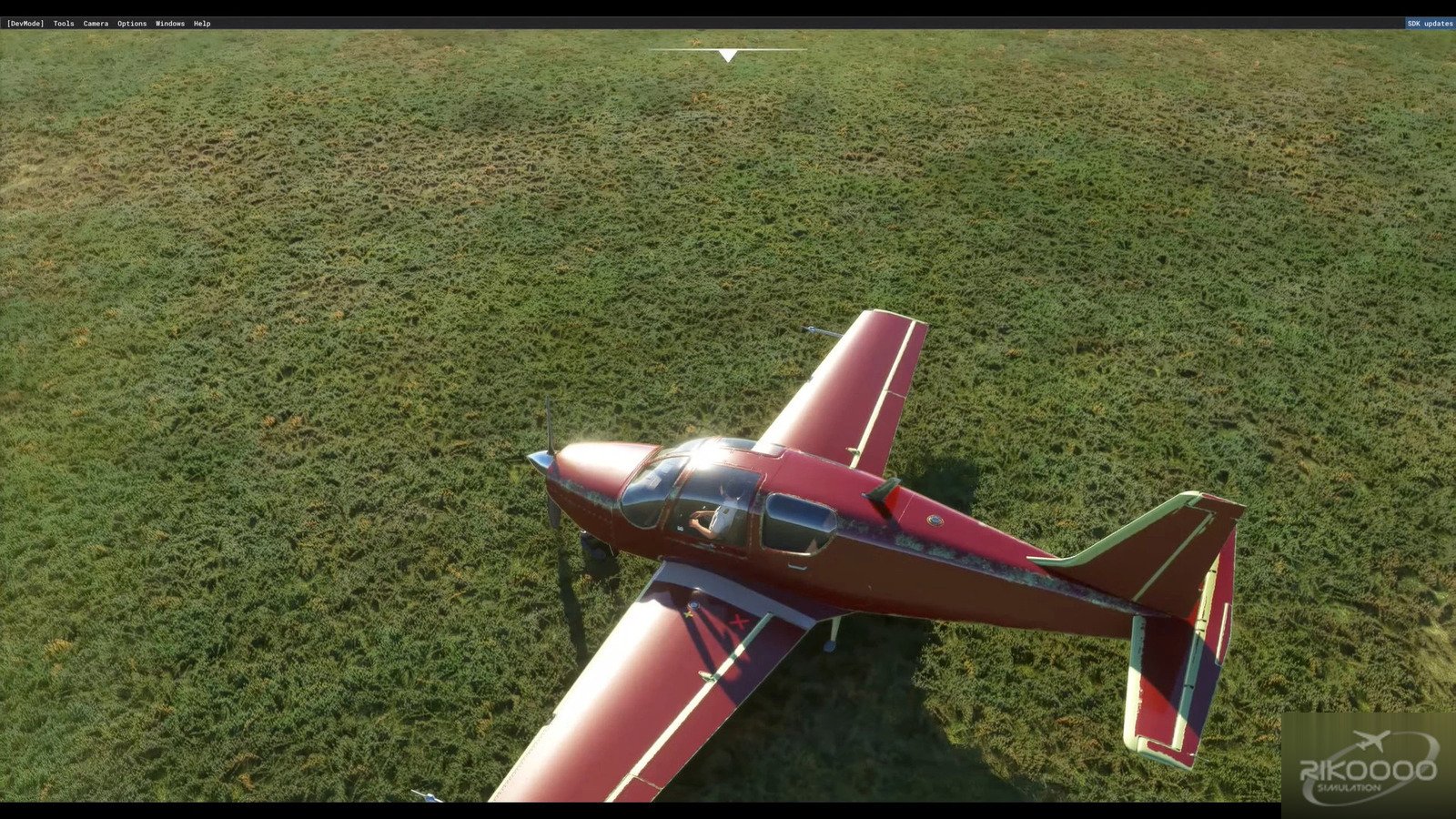Open the Options menu
The image size is (1456, 819).
click(132, 24)
